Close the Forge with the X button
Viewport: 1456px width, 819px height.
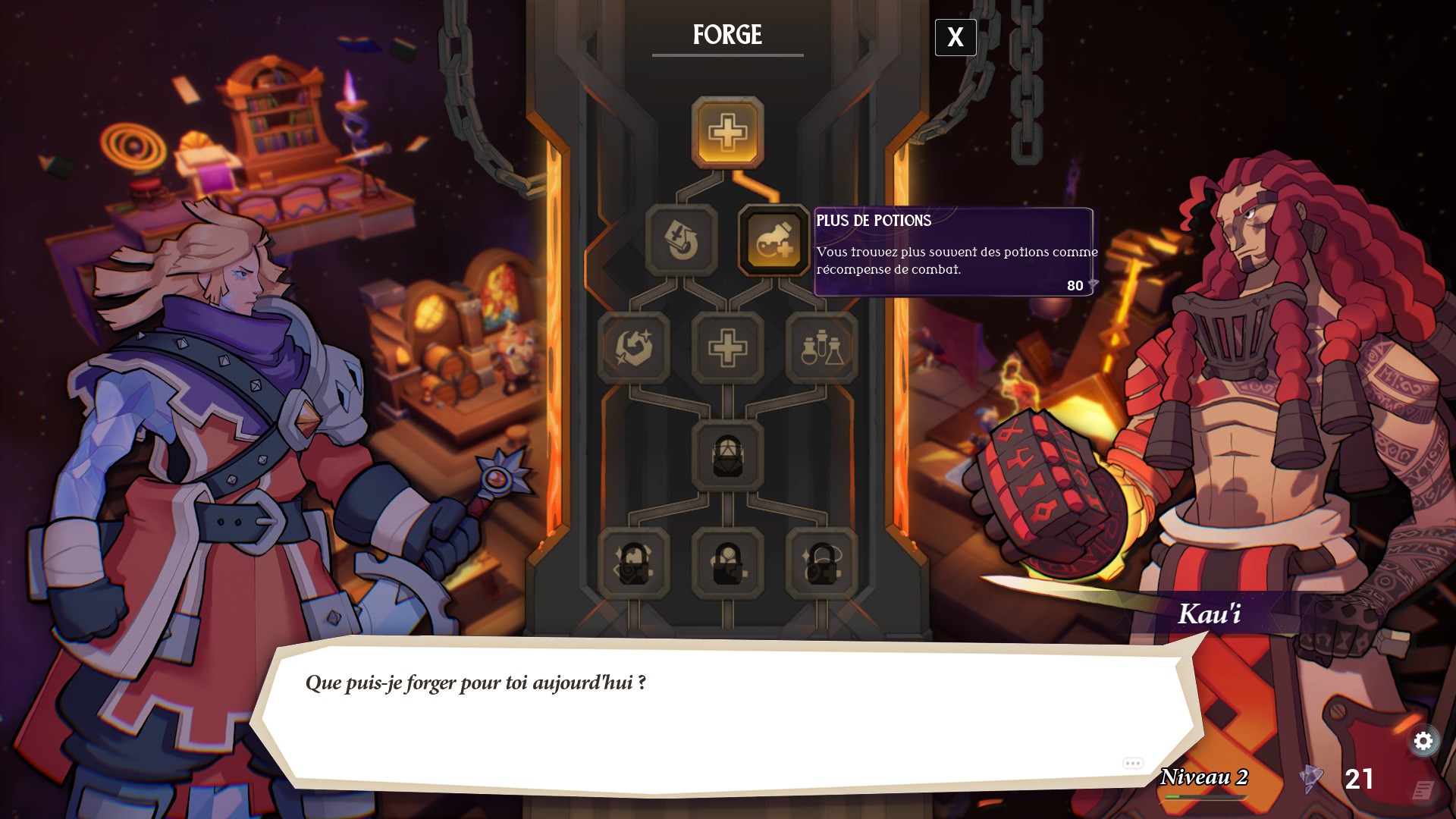pyautogui.click(x=955, y=37)
